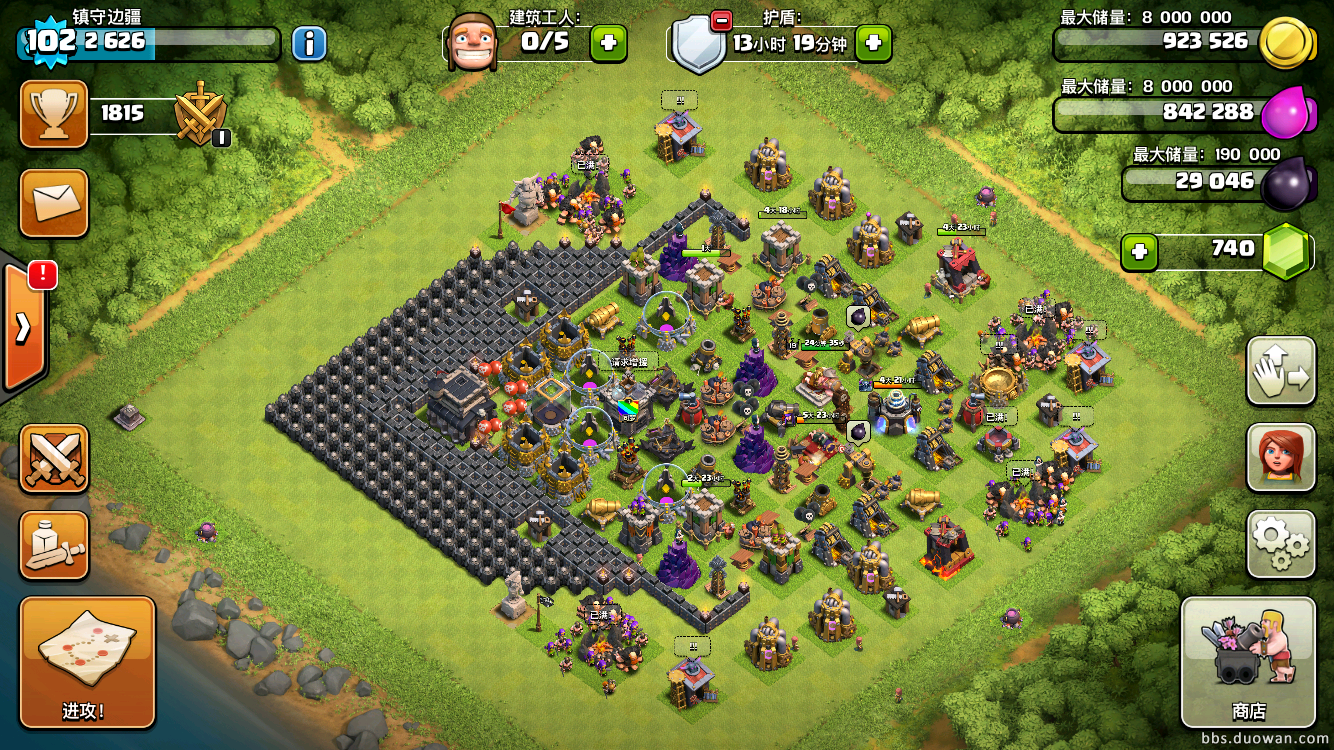The height and width of the screenshot is (750, 1334).
Task: Open the crossed swords war button
Action: click(x=54, y=458)
